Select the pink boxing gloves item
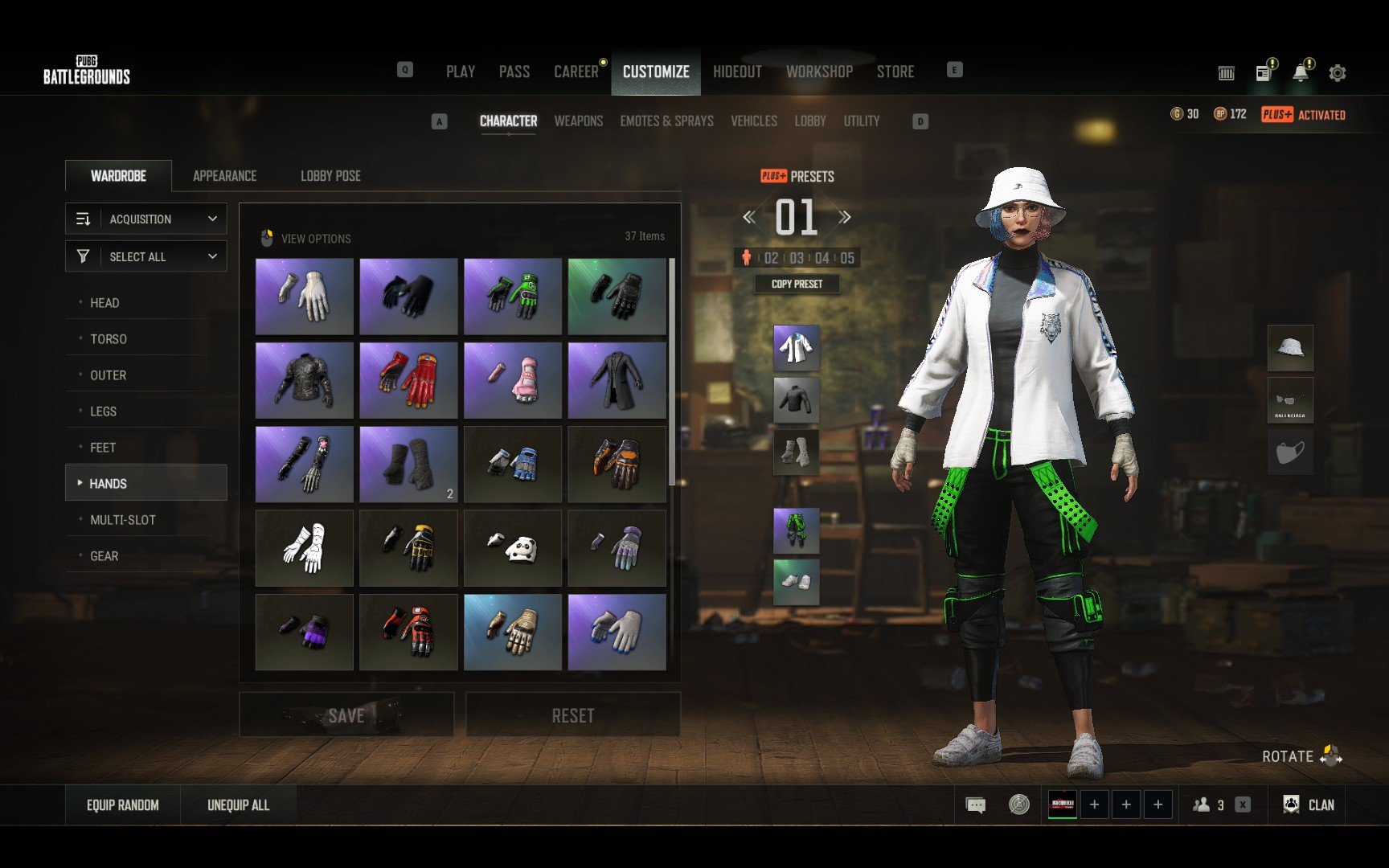Image resolution: width=1389 pixels, height=868 pixels. click(x=513, y=381)
